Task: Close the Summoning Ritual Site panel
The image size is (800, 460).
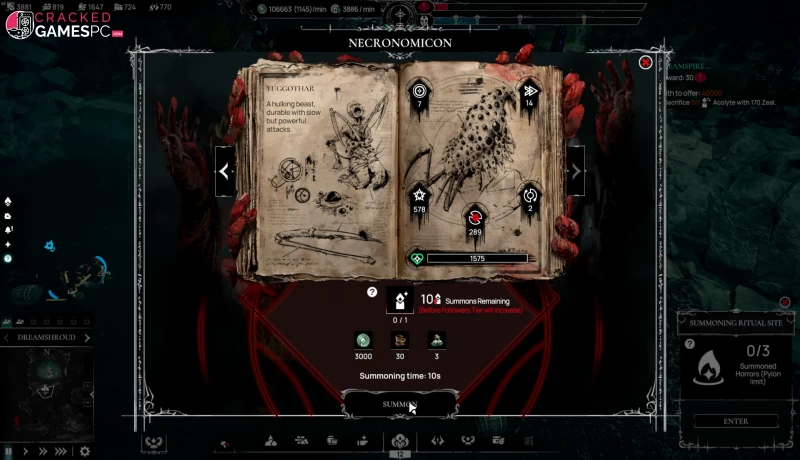Action: coord(785,302)
